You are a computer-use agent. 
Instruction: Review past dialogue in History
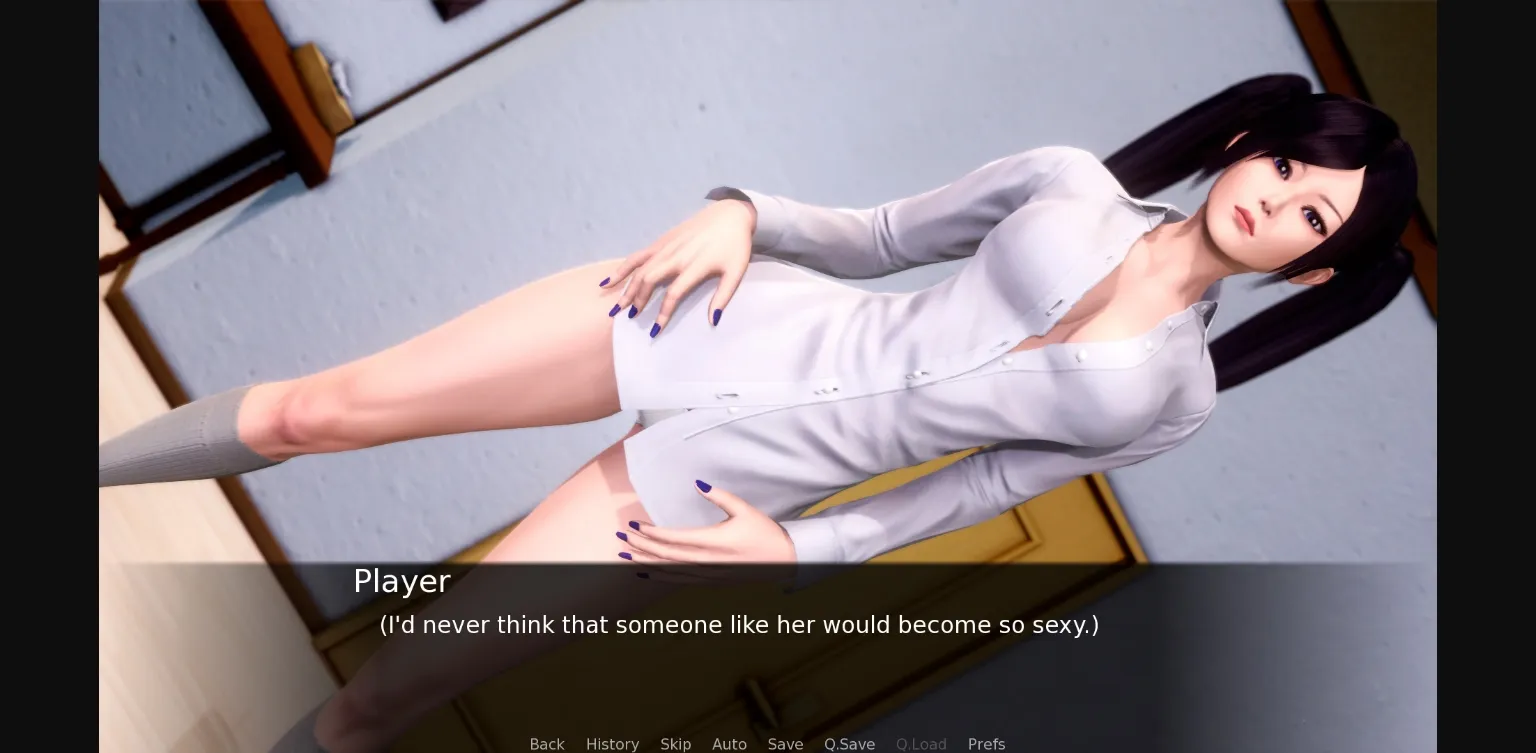pyautogui.click(x=612, y=744)
